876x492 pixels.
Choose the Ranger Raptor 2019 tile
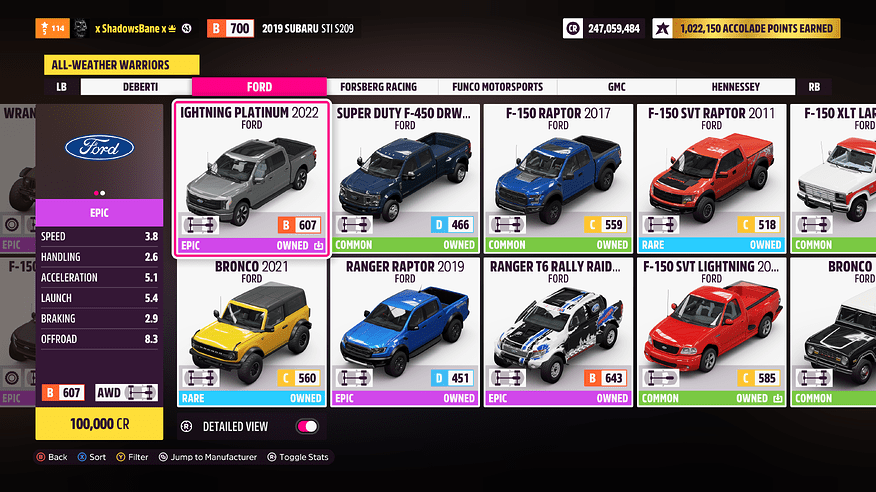[x=405, y=331]
